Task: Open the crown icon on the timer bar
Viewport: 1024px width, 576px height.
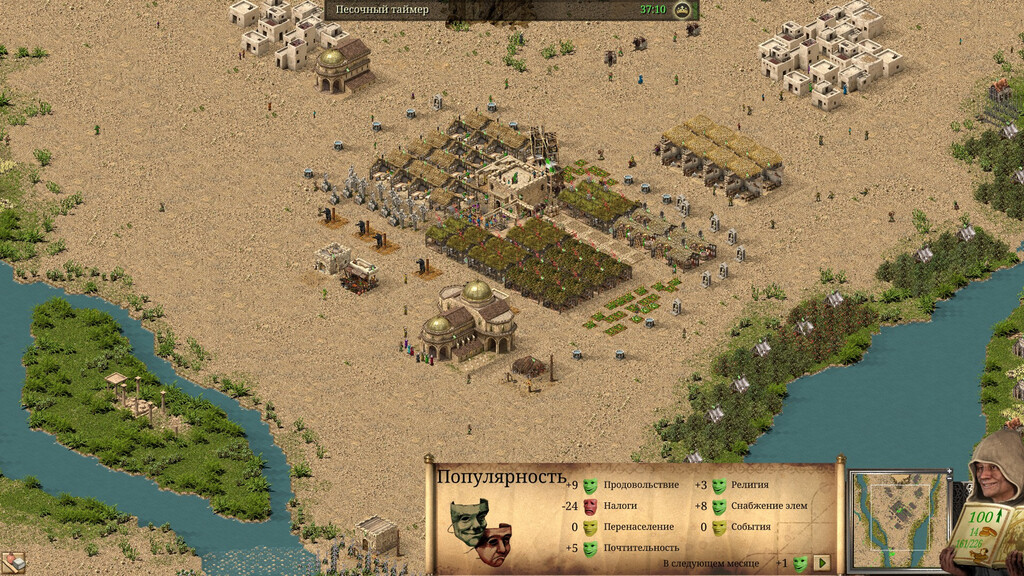Action: point(683,10)
